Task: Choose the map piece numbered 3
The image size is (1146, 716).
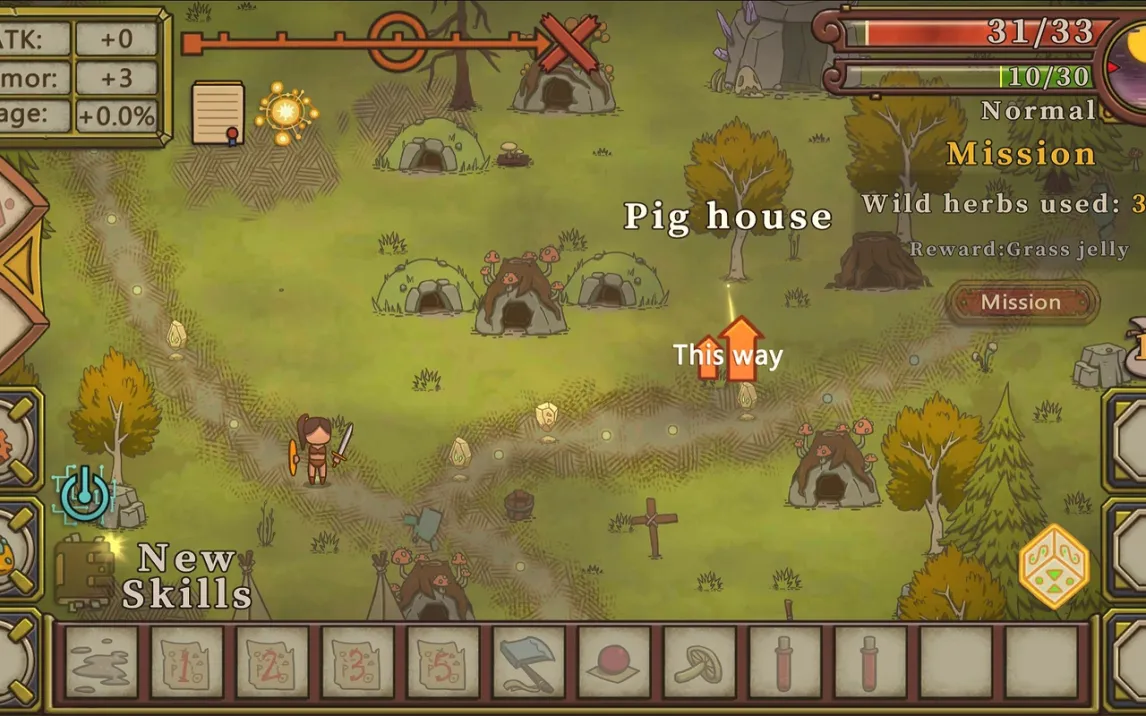Action: [357, 662]
